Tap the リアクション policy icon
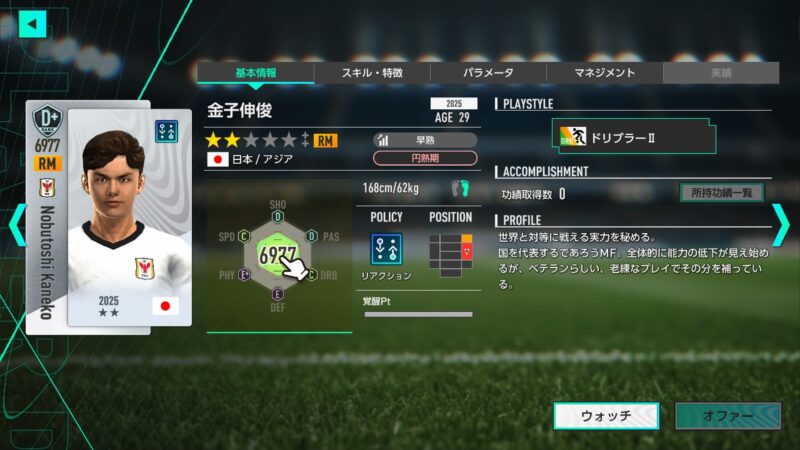The image size is (800, 450). point(386,250)
